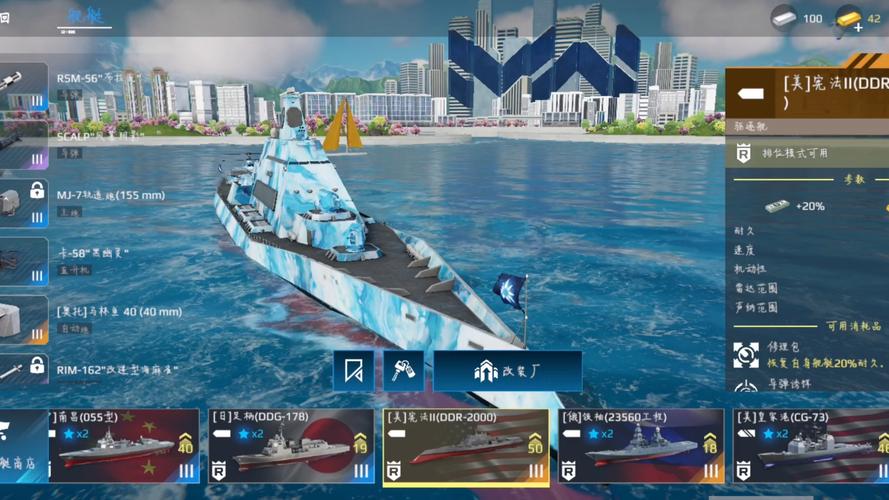Choose the 昊矮 (DDG-178) ship card
889x500 pixels.
(x=290, y=445)
